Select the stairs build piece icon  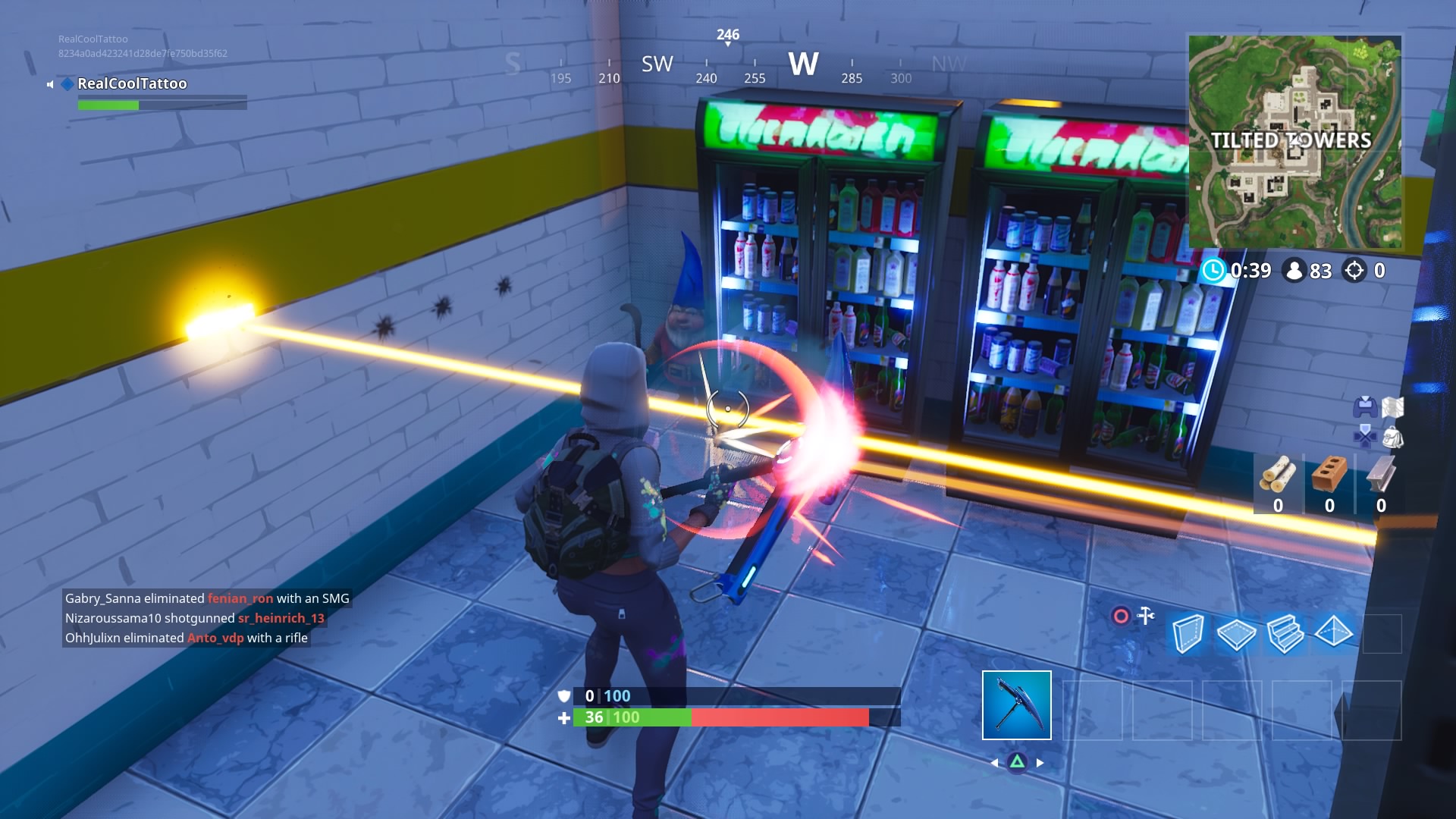coord(1285,635)
